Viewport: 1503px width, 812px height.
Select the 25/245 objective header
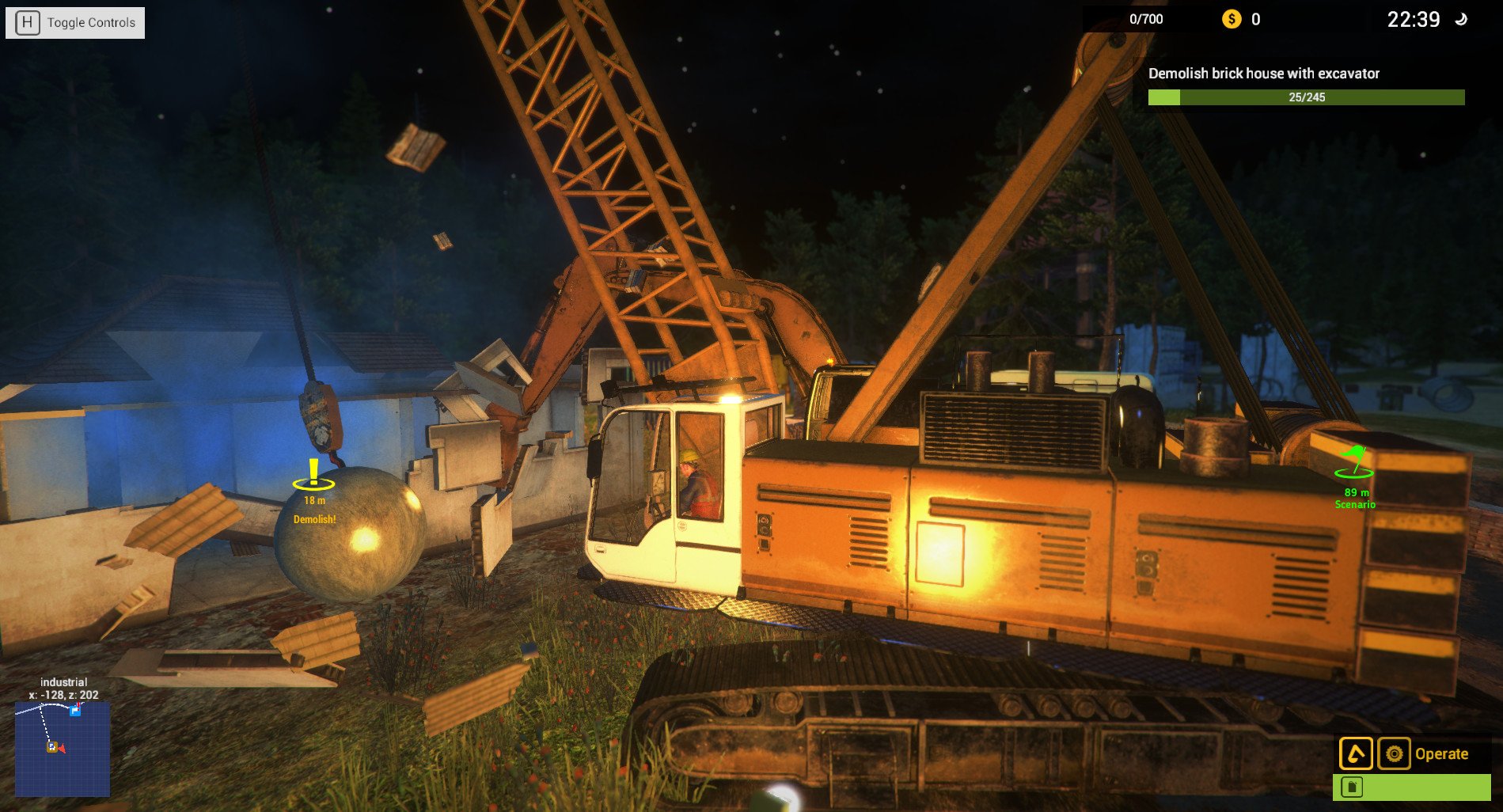tap(1305, 96)
